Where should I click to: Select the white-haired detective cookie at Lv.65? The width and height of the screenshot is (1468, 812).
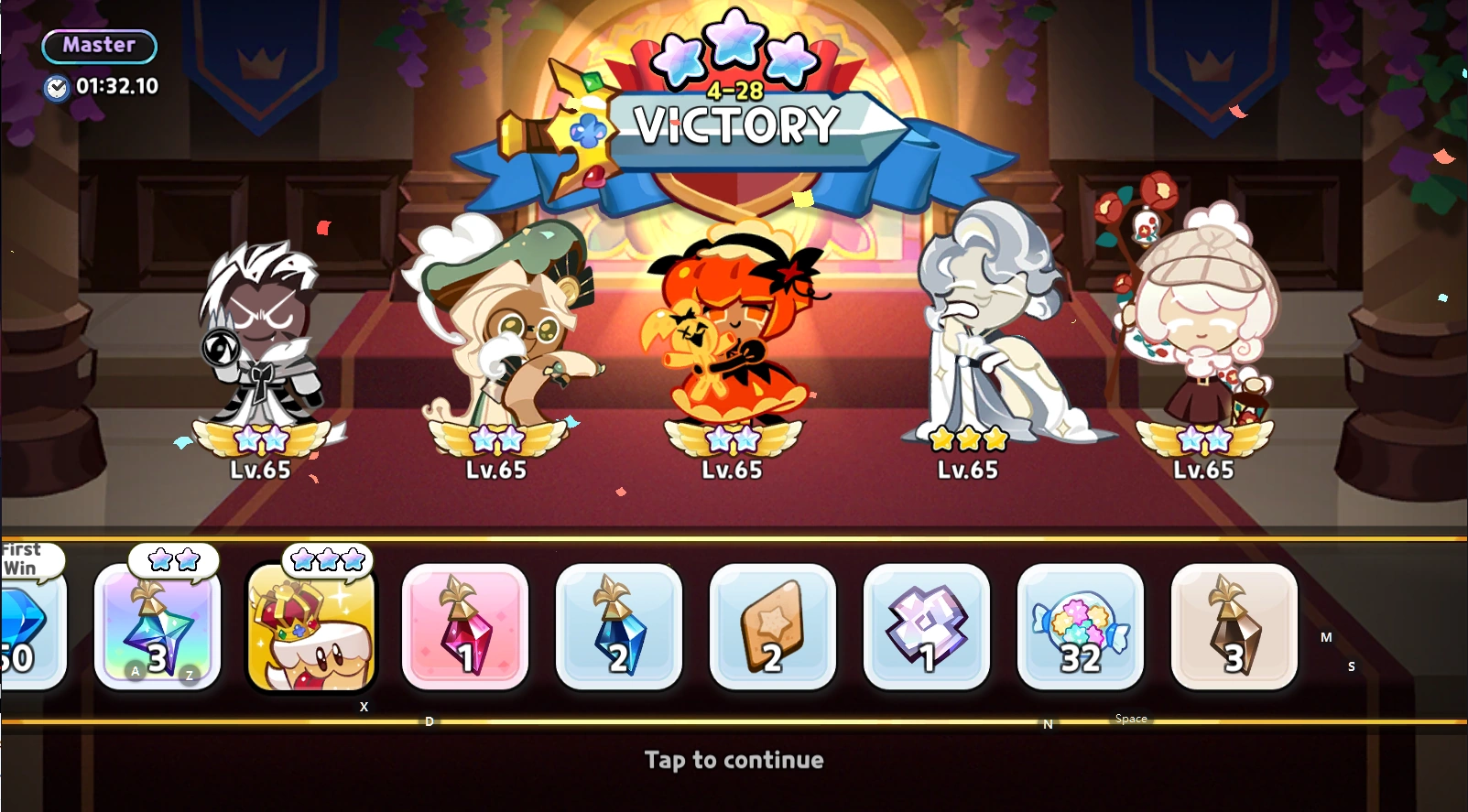pos(261,339)
